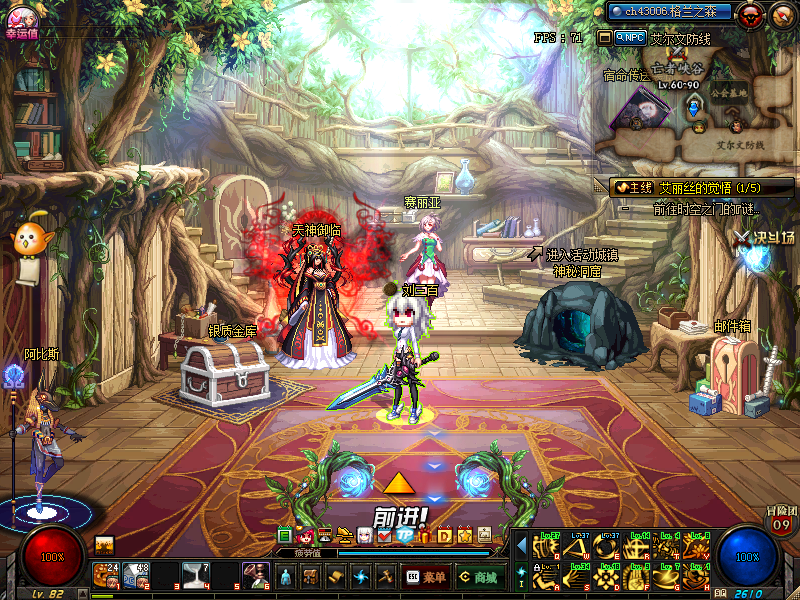Open the hammer icon in the menu bar

pos(385,577)
